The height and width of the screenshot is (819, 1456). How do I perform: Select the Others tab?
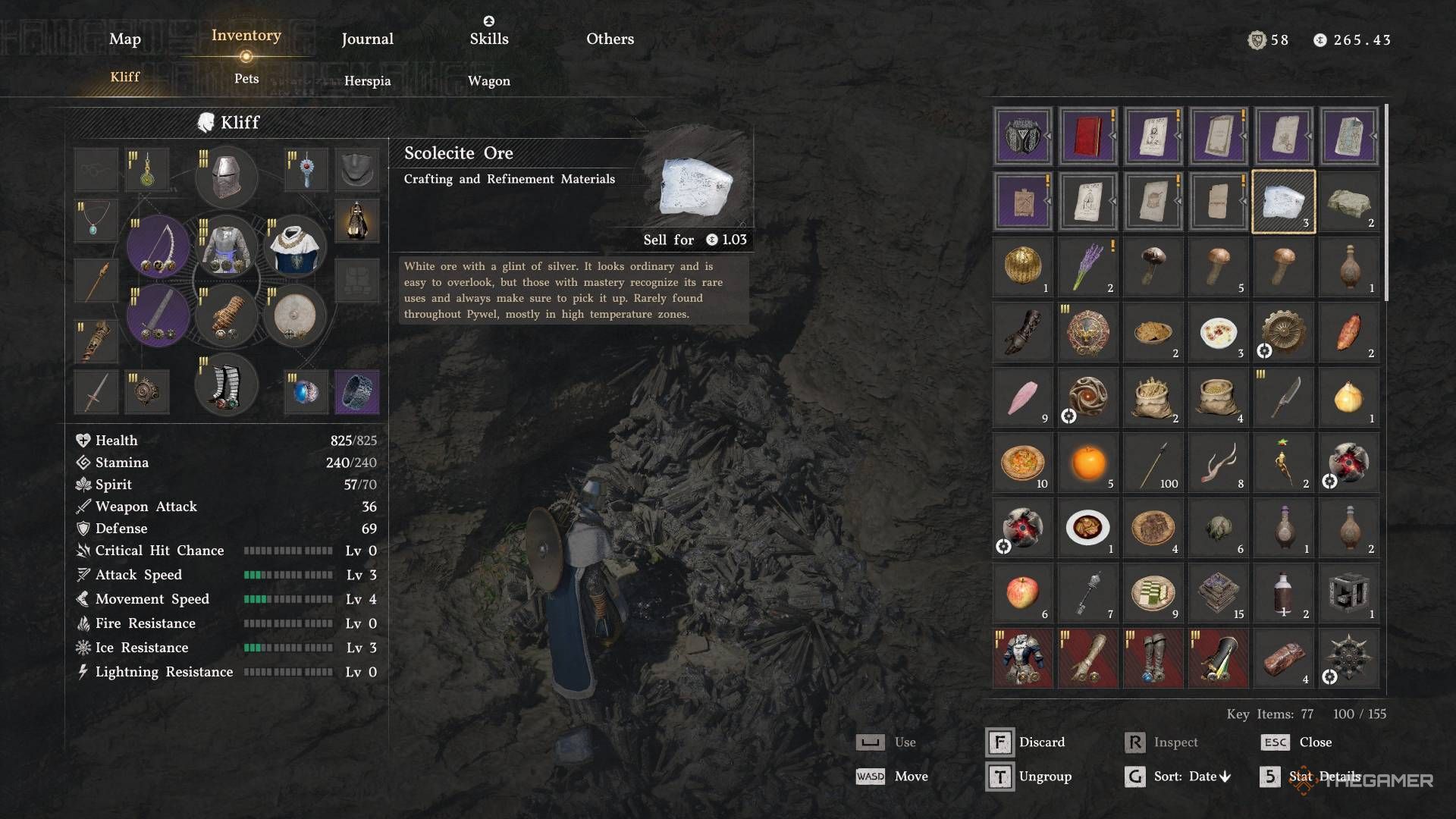pyautogui.click(x=610, y=39)
